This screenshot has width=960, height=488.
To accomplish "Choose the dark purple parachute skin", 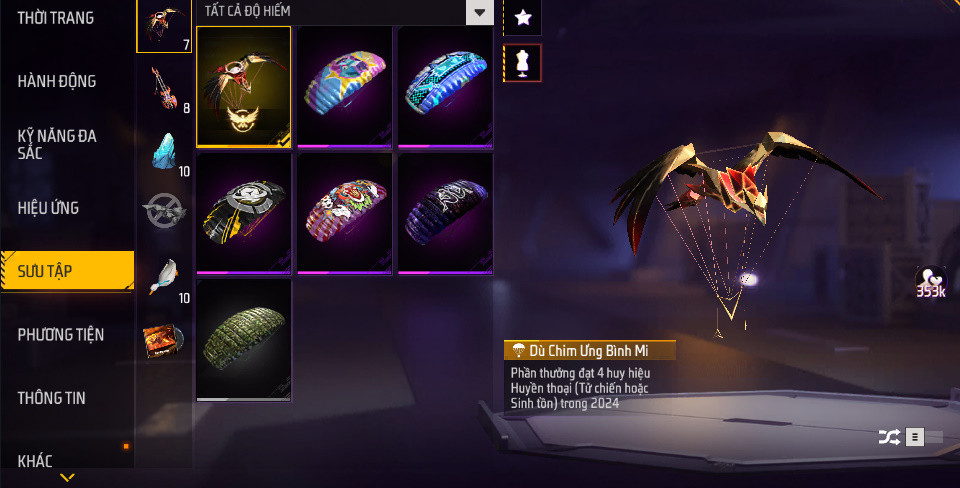I will click(x=445, y=213).
